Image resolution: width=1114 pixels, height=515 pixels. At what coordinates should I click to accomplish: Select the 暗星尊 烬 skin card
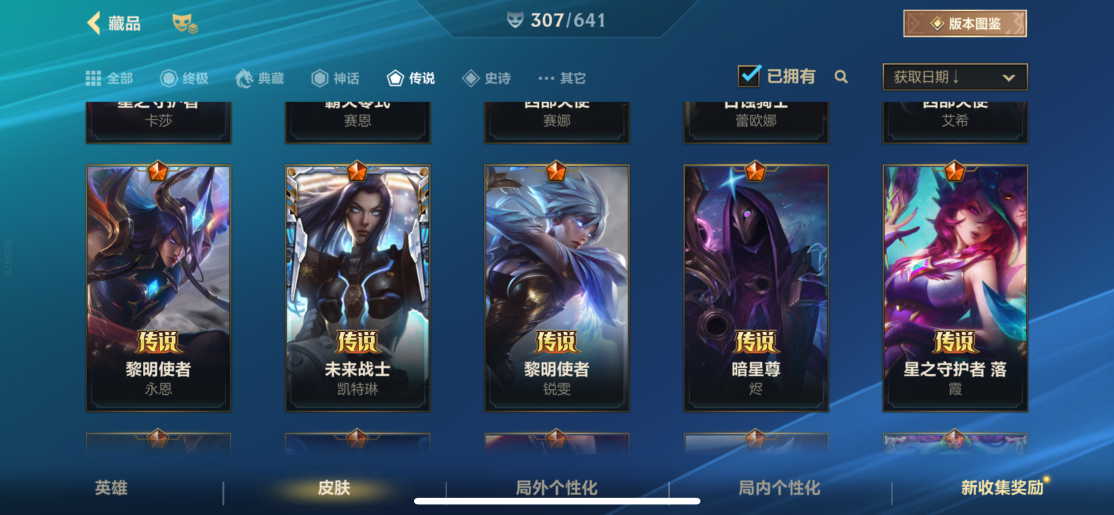pos(755,287)
